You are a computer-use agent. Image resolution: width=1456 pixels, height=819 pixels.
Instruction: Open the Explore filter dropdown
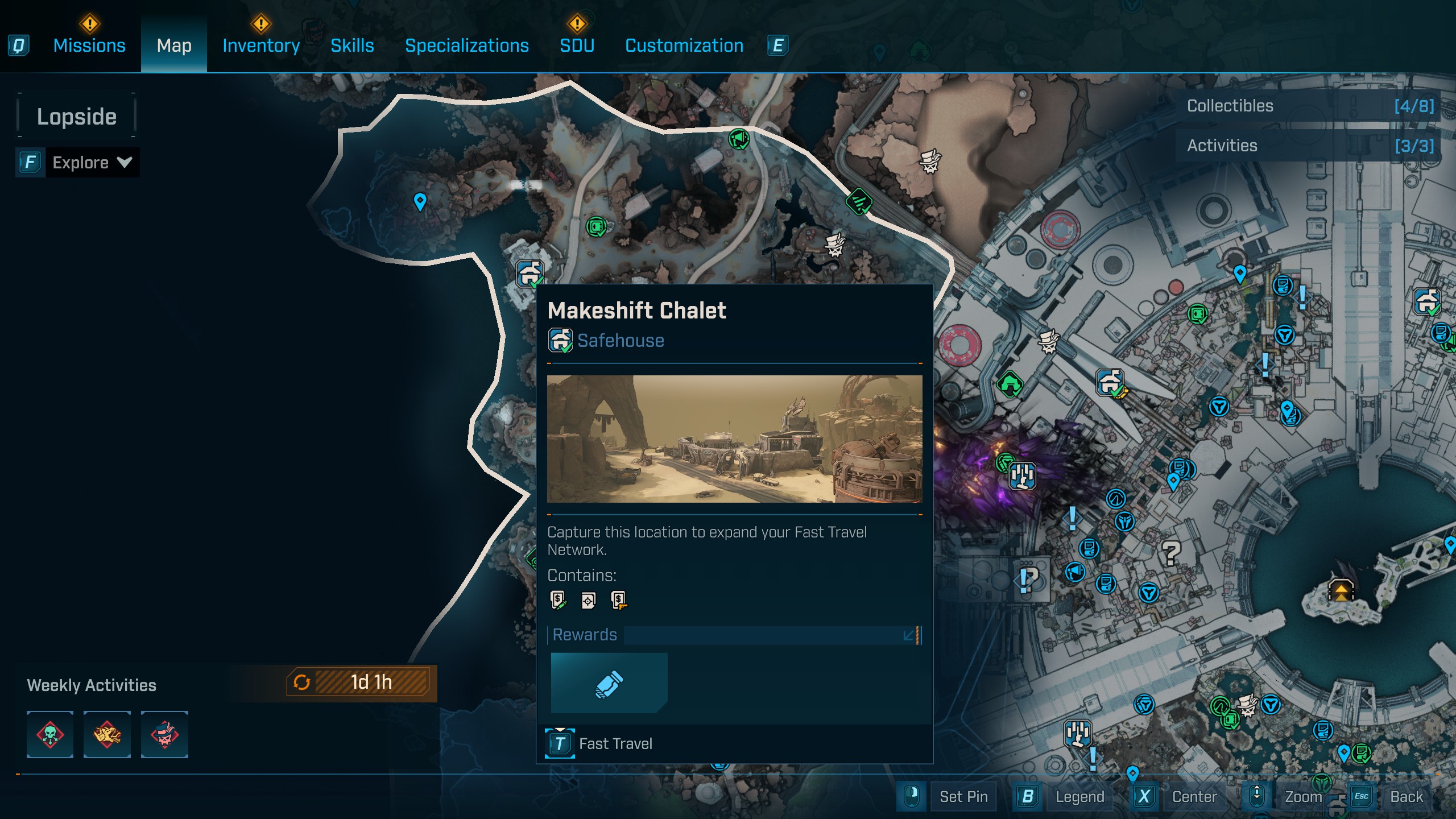[x=91, y=163]
